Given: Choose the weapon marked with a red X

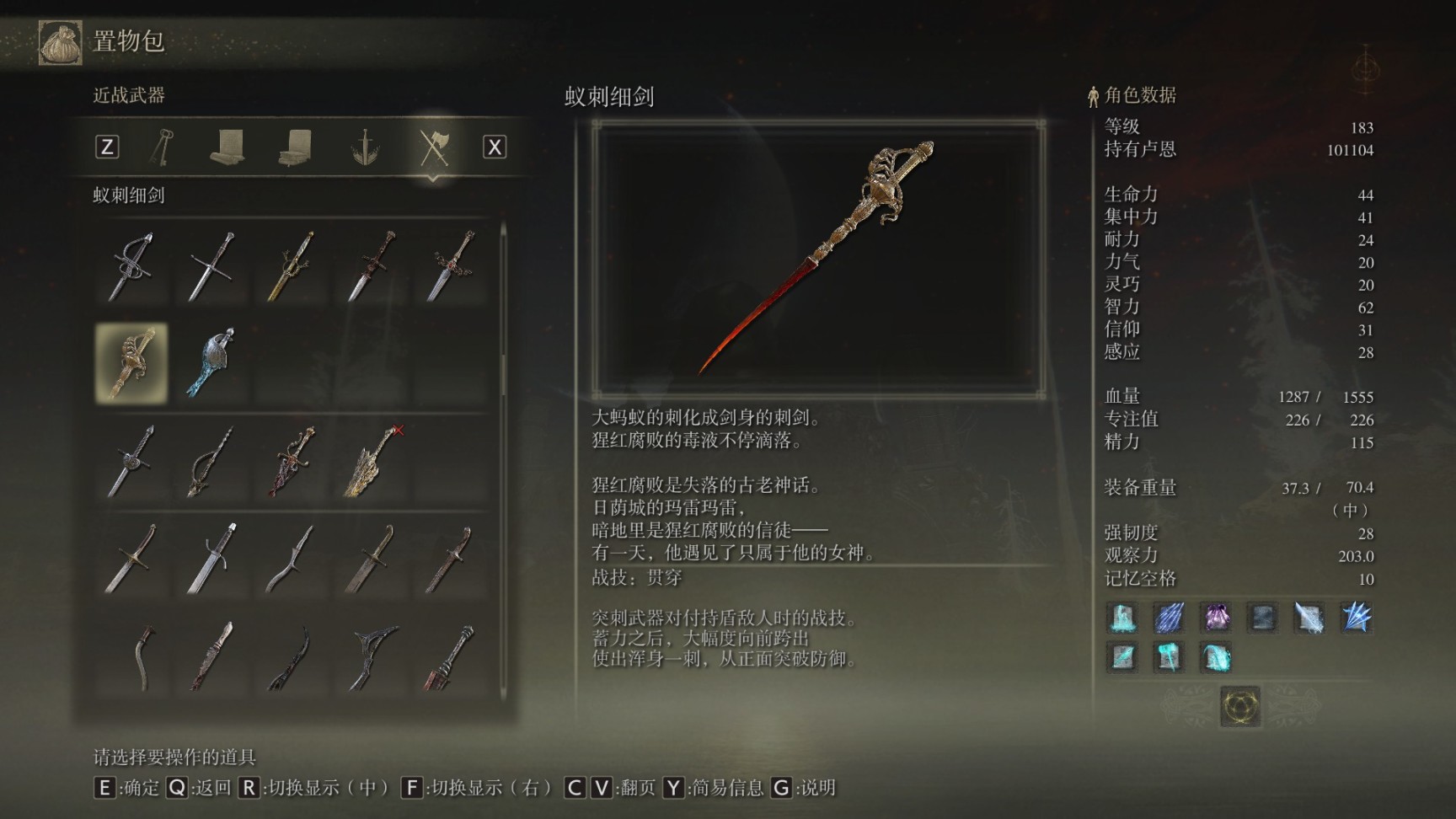Looking at the screenshot, I should click(372, 461).
